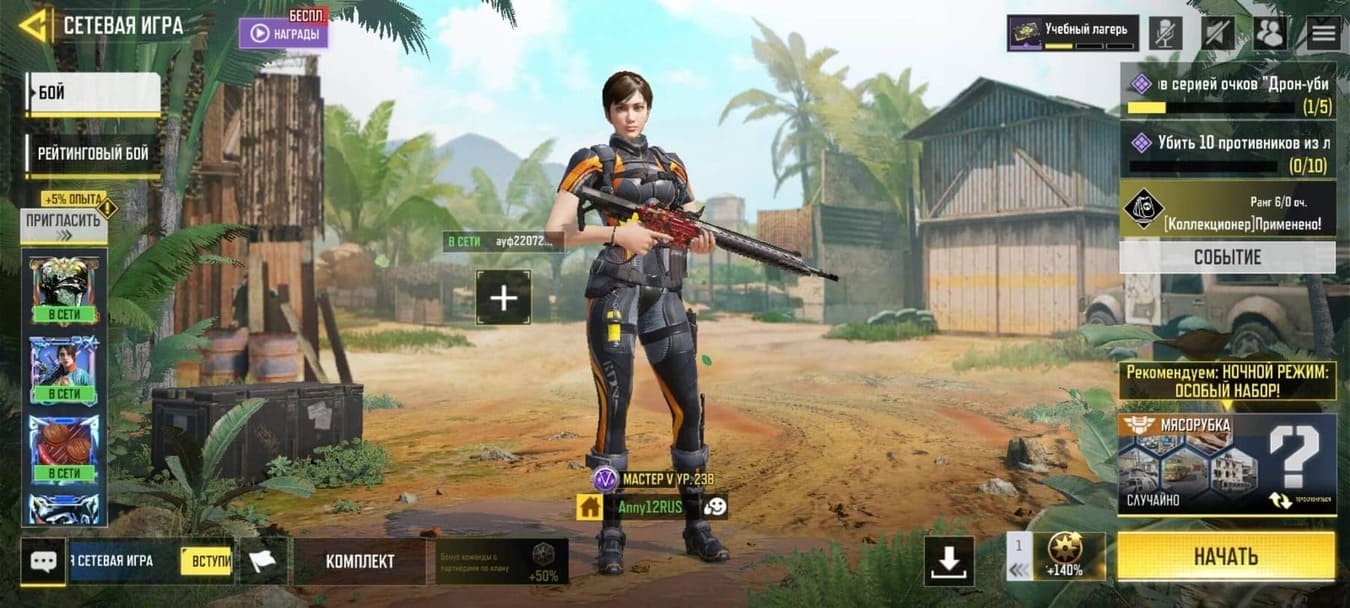Screen dimensions: 1350x608
Task: Open the download manager icon
Action: (948, 561)
